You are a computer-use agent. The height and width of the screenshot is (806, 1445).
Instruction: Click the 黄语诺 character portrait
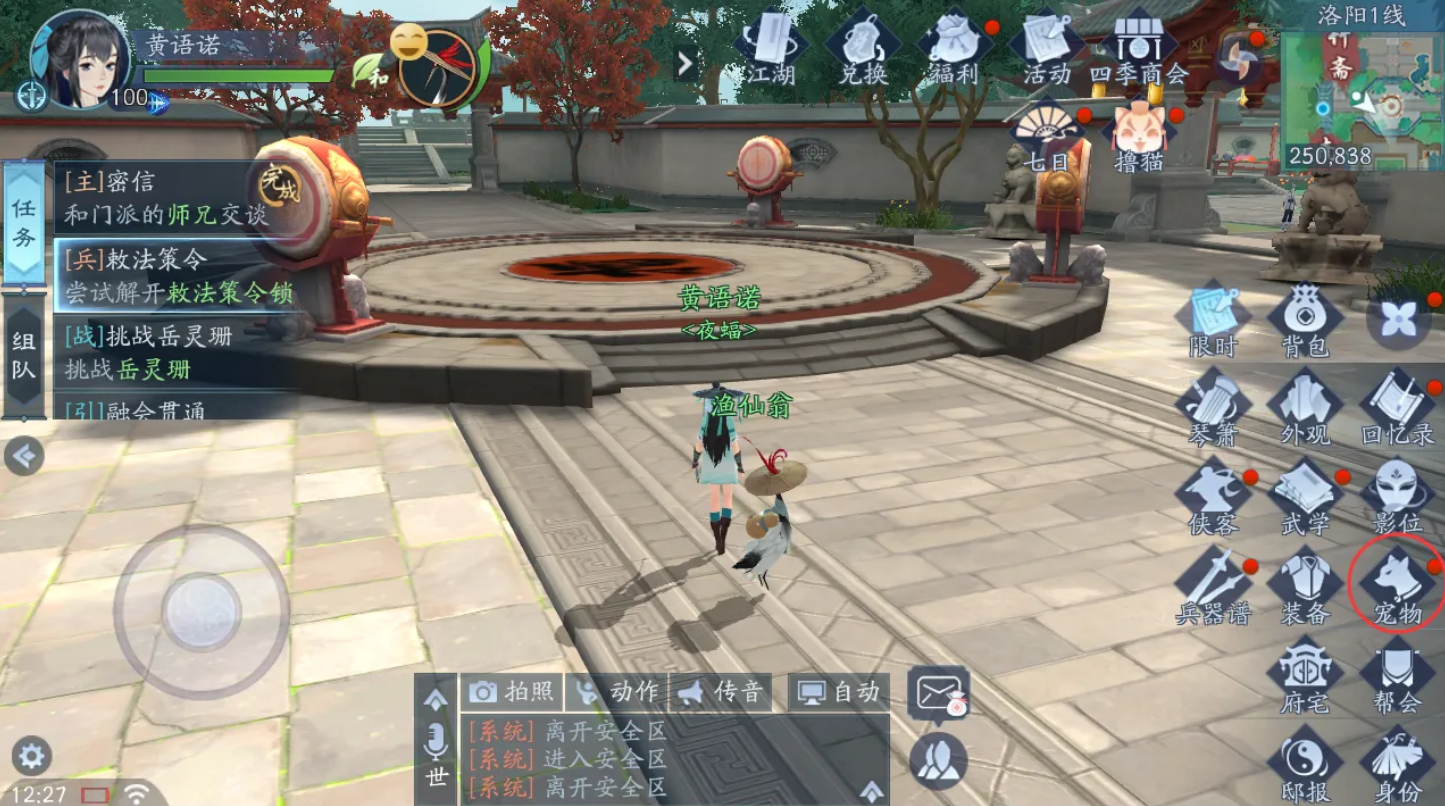click(80, 60)
